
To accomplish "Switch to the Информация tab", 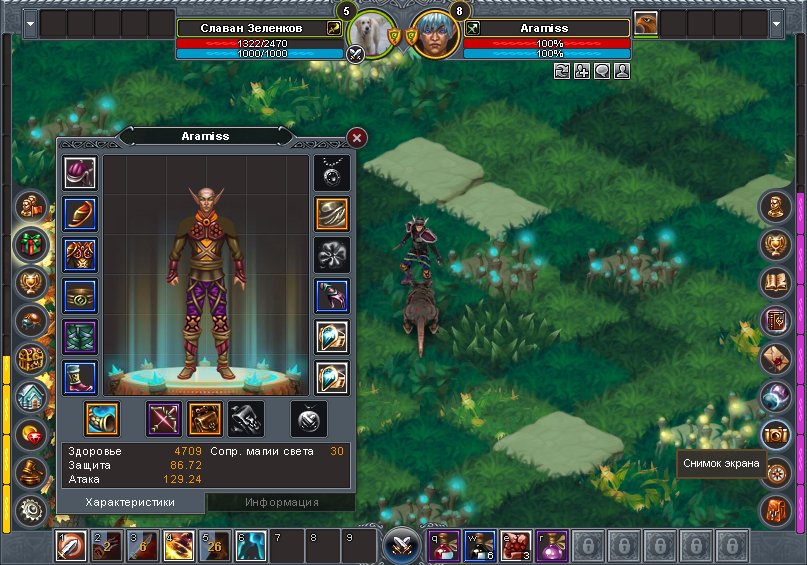I will click(x=281, y=502).
